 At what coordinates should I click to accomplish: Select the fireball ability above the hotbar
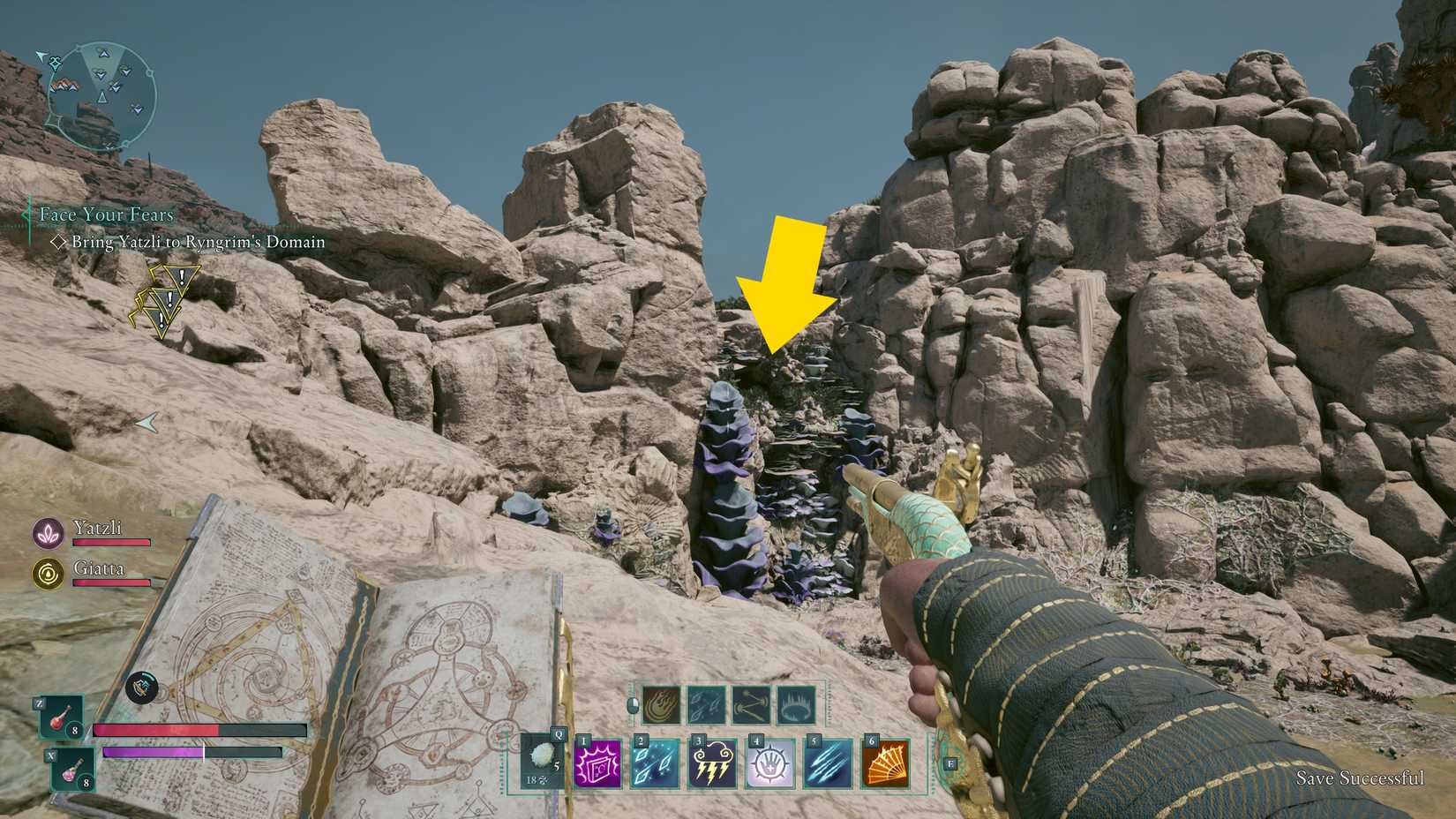click(660, 705)
